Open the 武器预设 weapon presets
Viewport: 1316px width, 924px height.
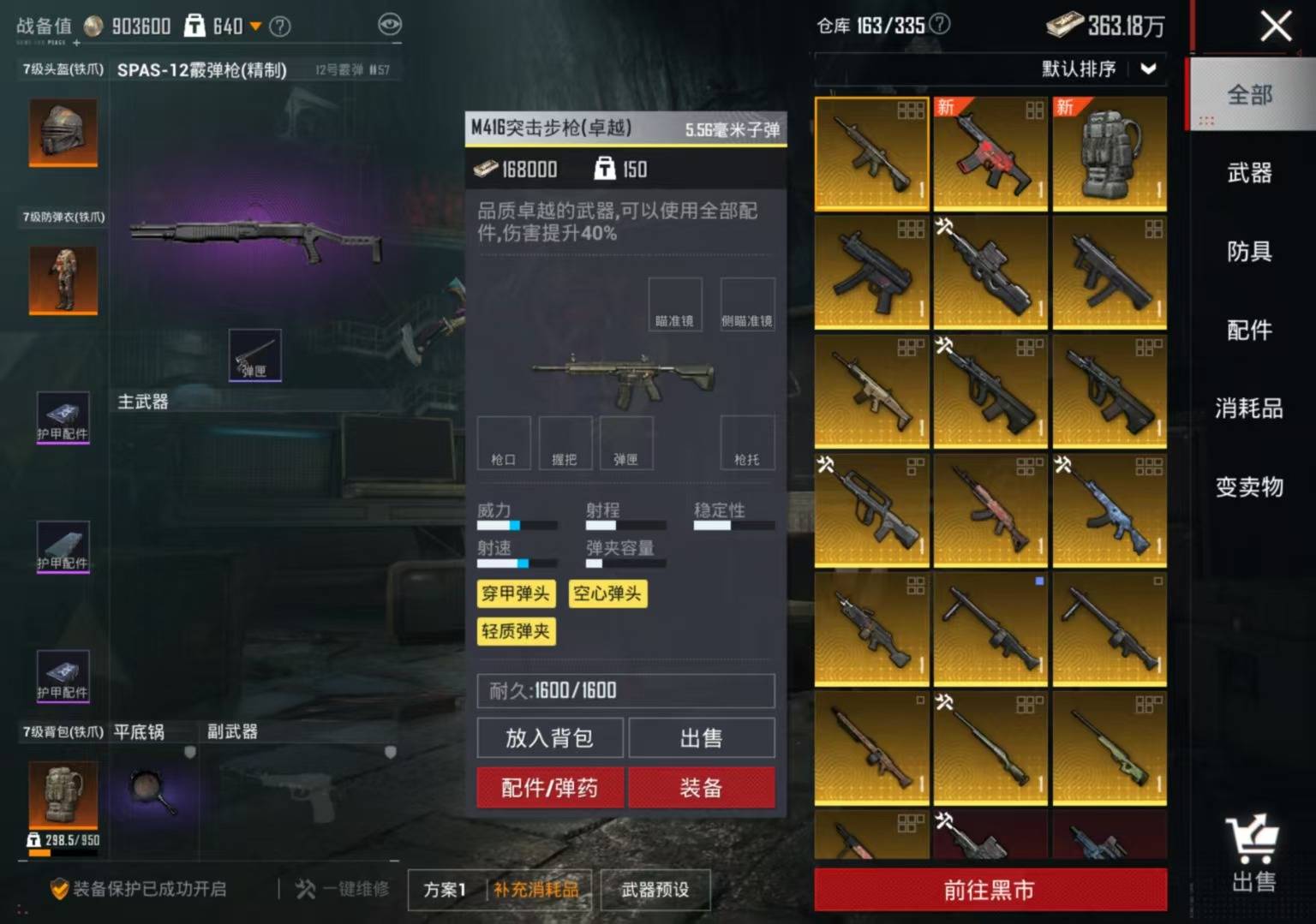[x=655, y=891]
